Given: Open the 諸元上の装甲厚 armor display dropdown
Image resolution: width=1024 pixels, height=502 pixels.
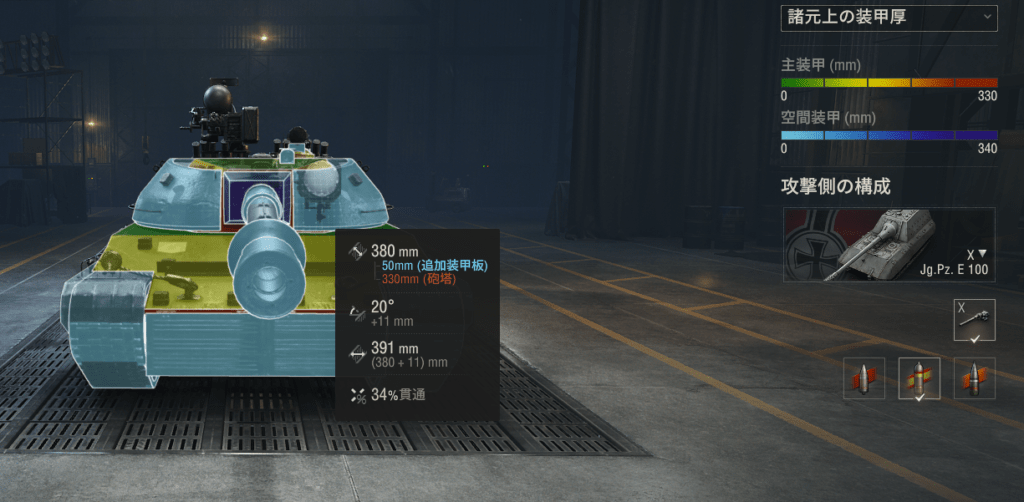Looking at the screenshot, I should pos(888,17).
